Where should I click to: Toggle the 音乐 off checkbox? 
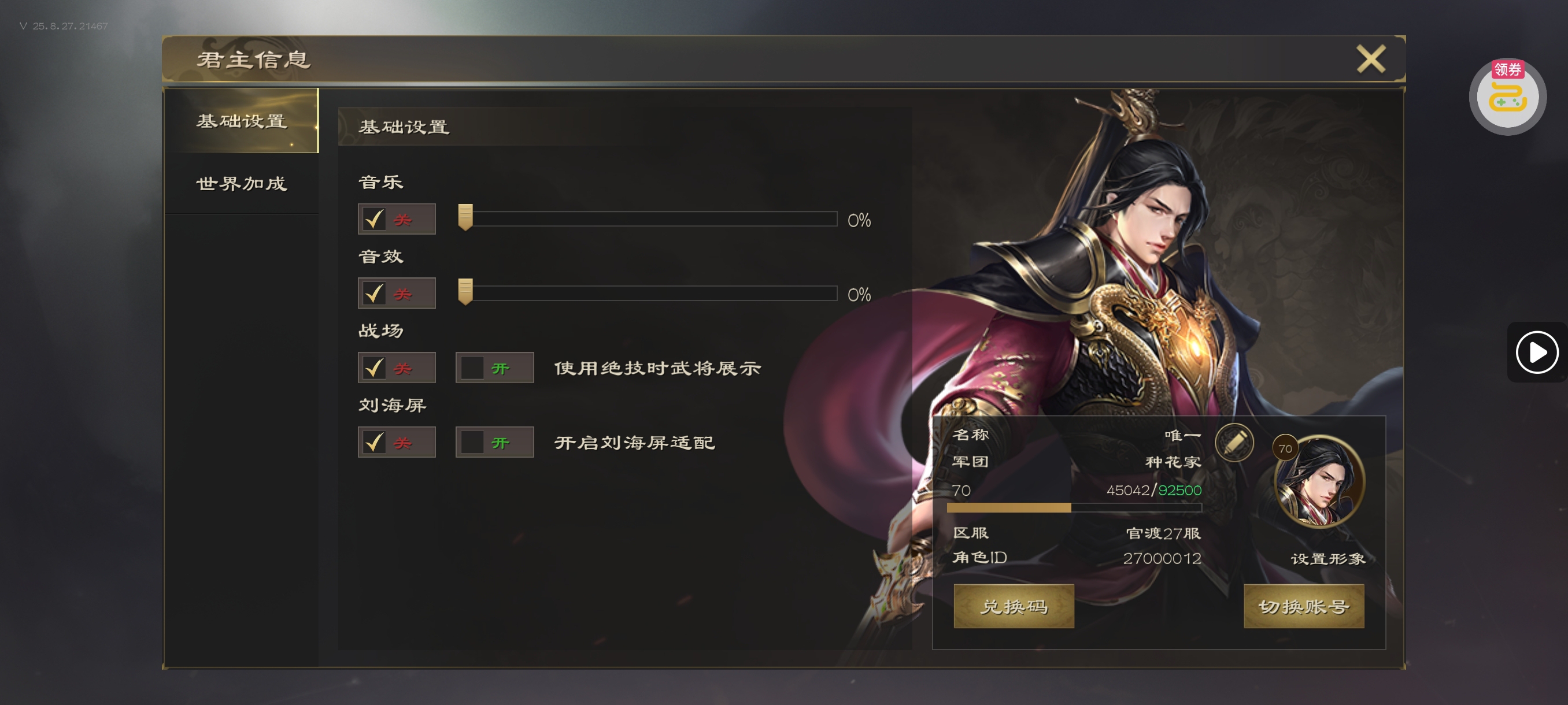(373, 219)
